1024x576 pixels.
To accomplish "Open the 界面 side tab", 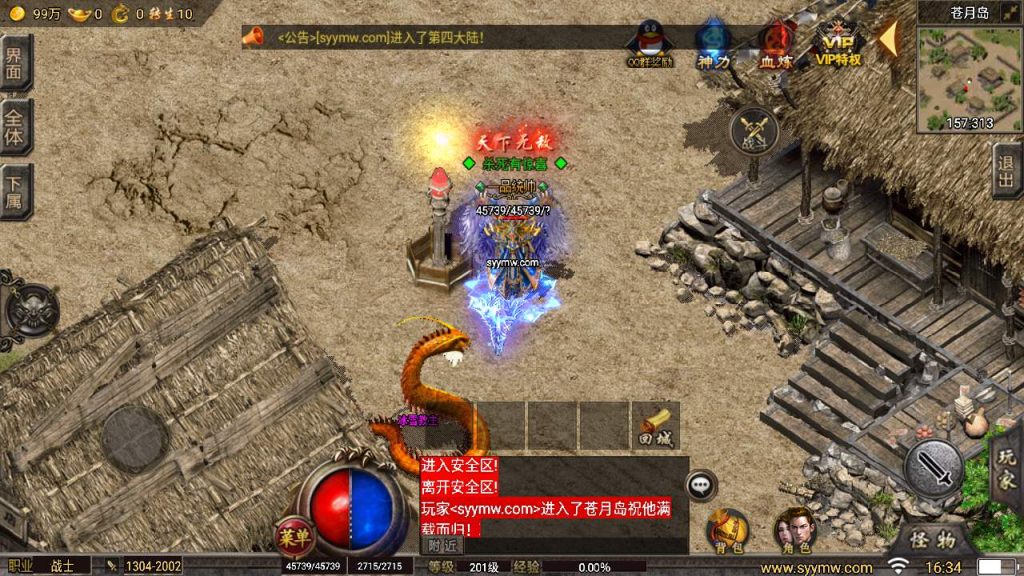I will (15, 64).
